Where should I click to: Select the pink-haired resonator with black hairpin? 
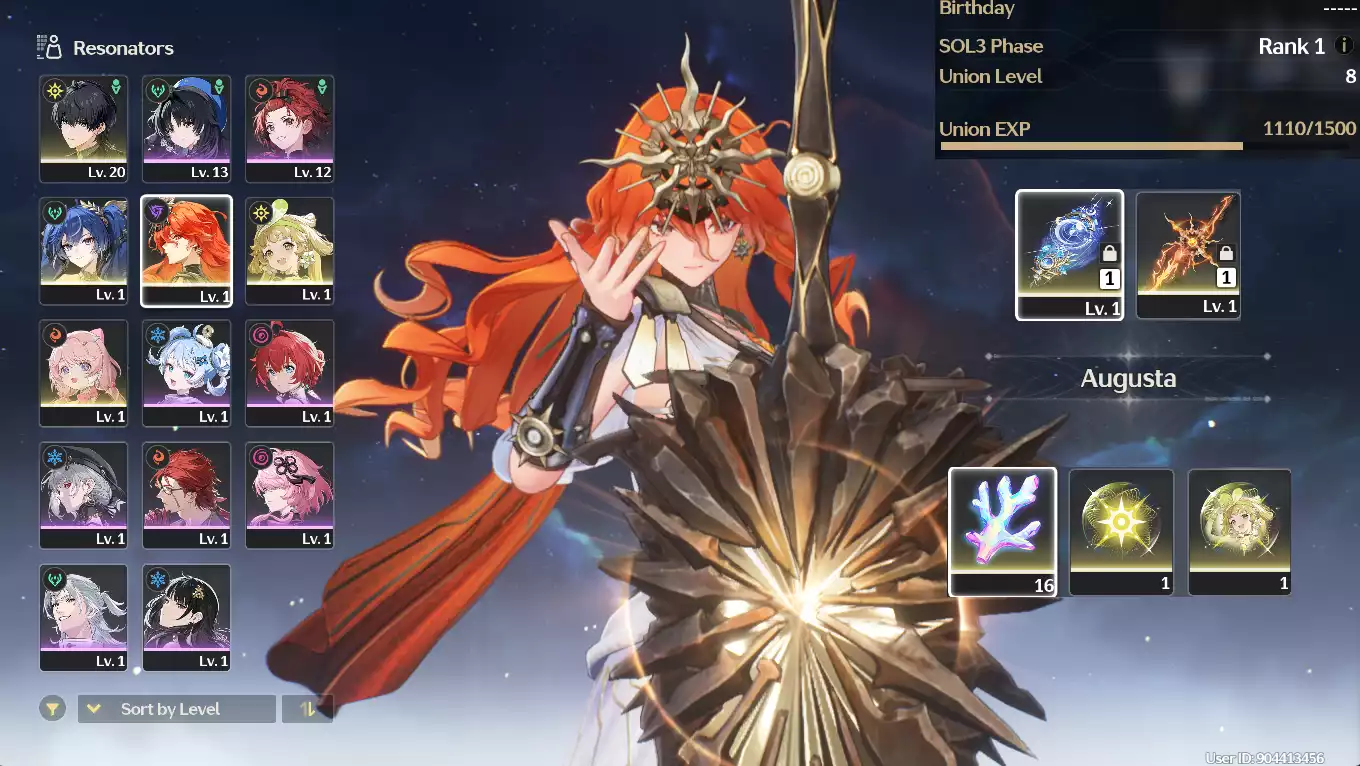[x=290, y=494]
